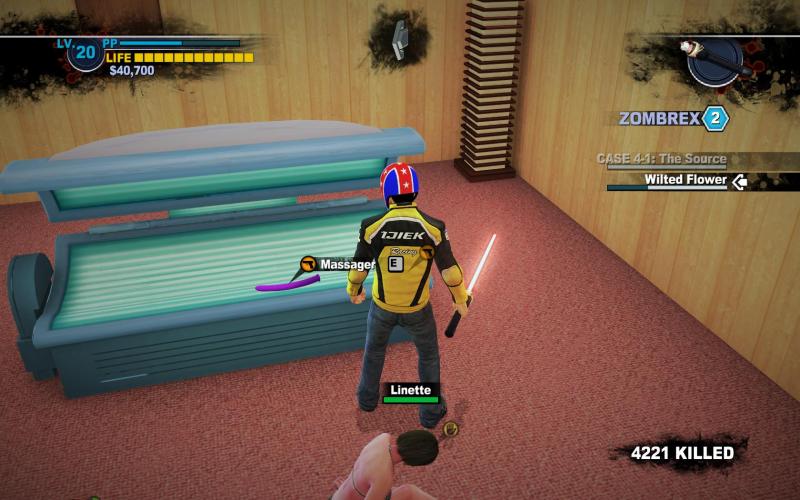Click the Massager item label
Viewport: 800px width, 500px height.
point(346,264)
